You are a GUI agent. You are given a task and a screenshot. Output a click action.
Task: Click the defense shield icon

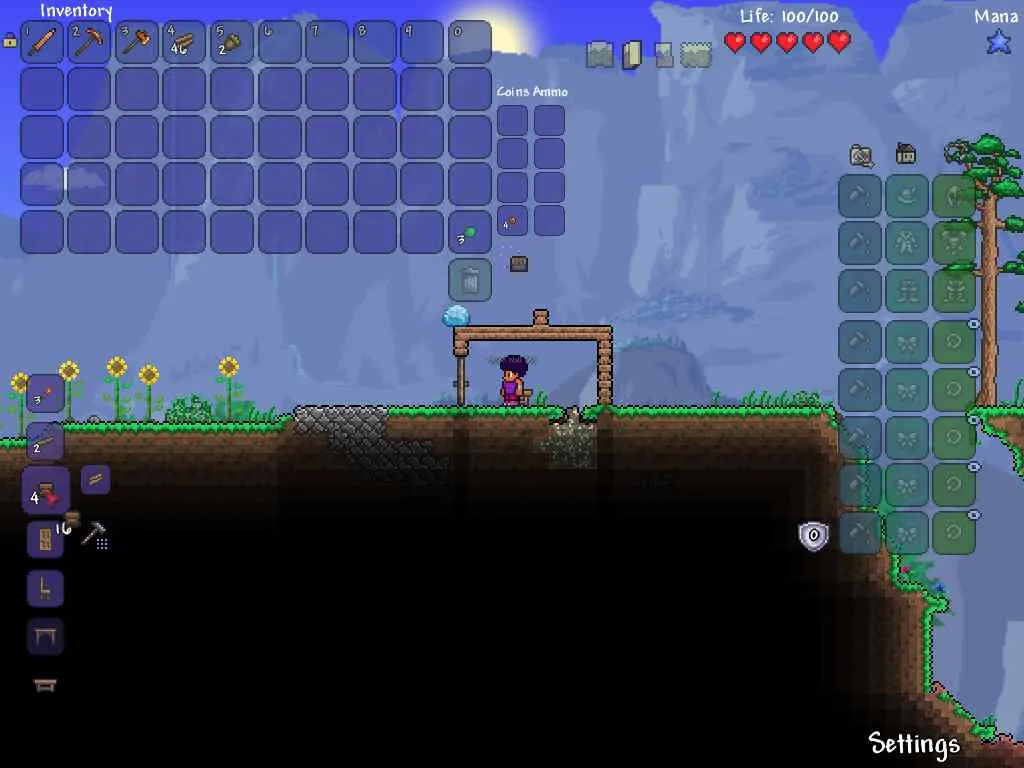pos(813,536)
